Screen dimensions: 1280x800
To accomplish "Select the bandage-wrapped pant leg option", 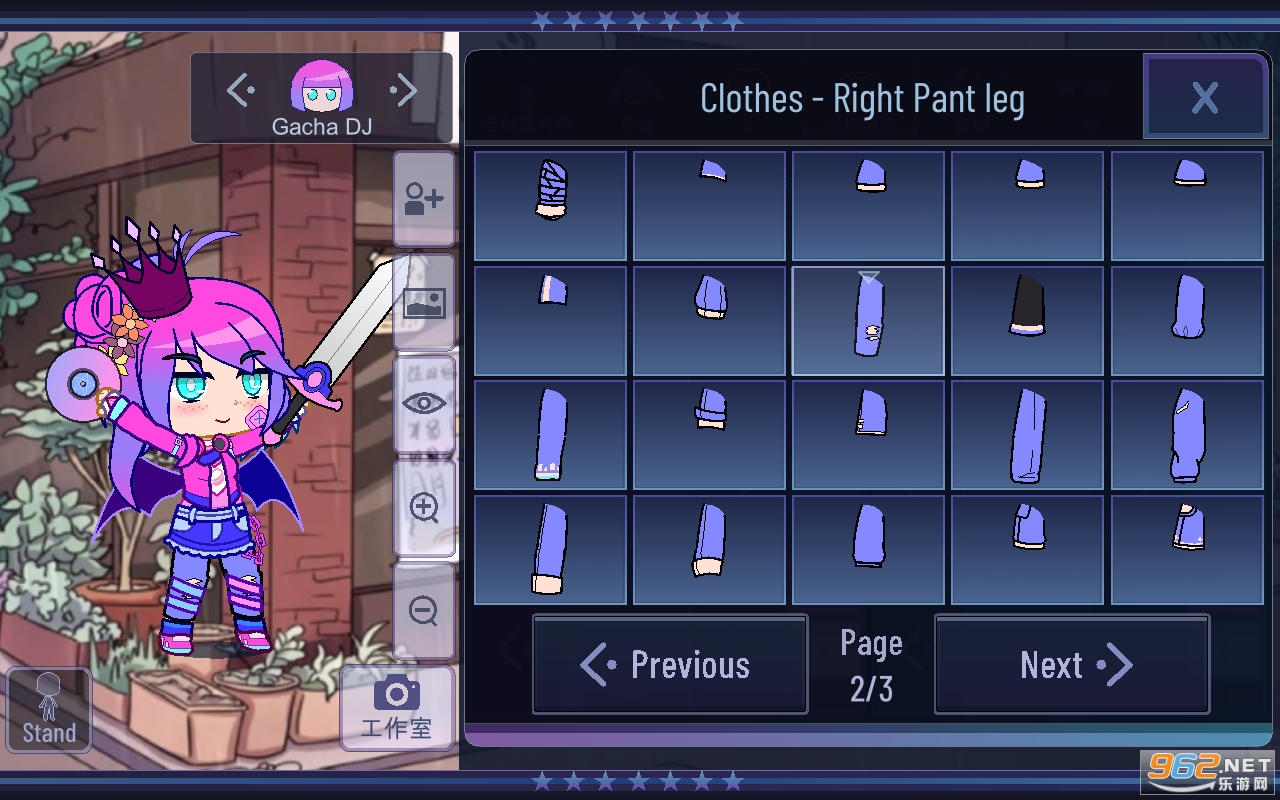I will click(x=550, y=206).
